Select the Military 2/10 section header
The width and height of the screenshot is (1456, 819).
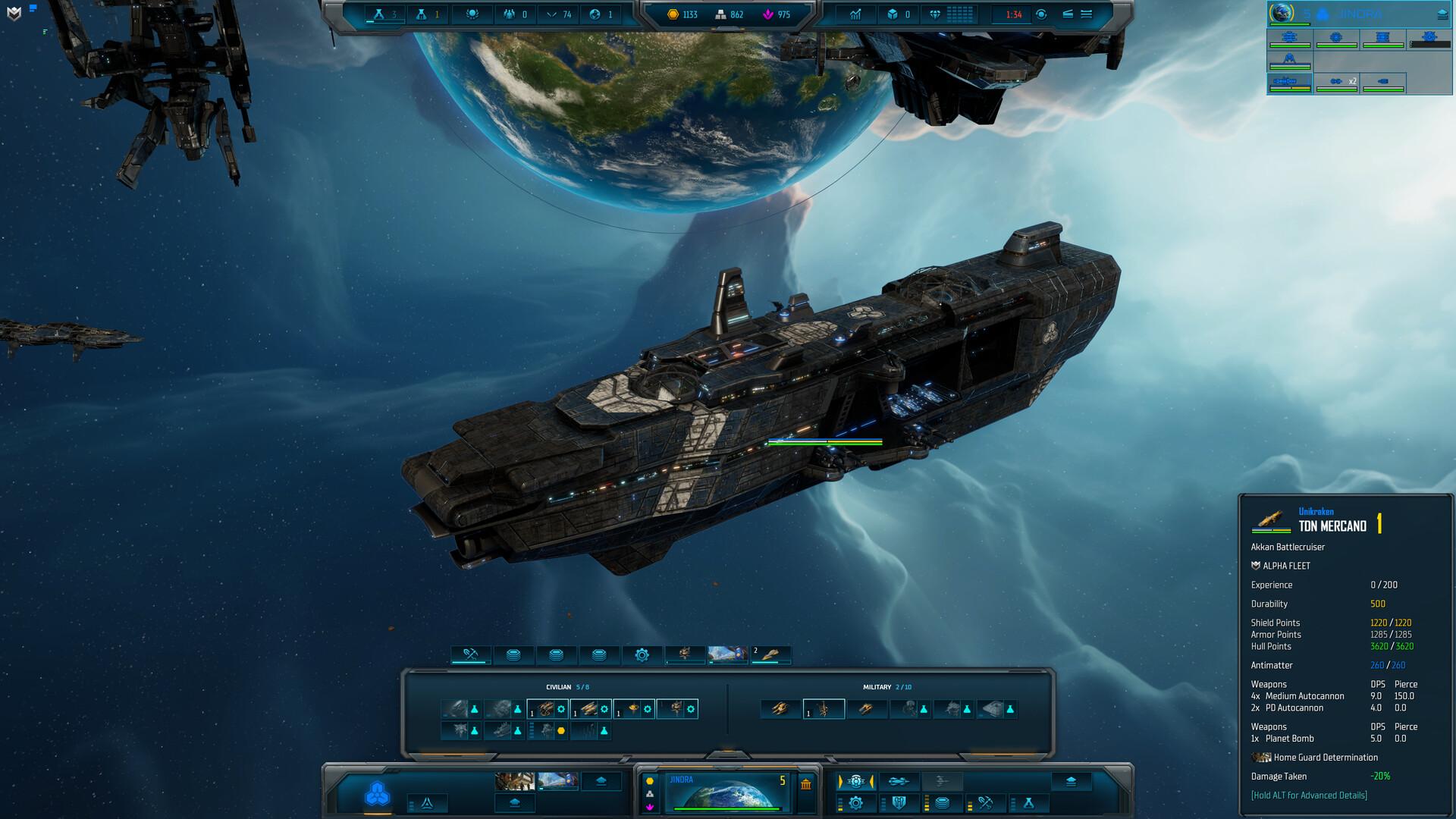[x=886, y=687]
